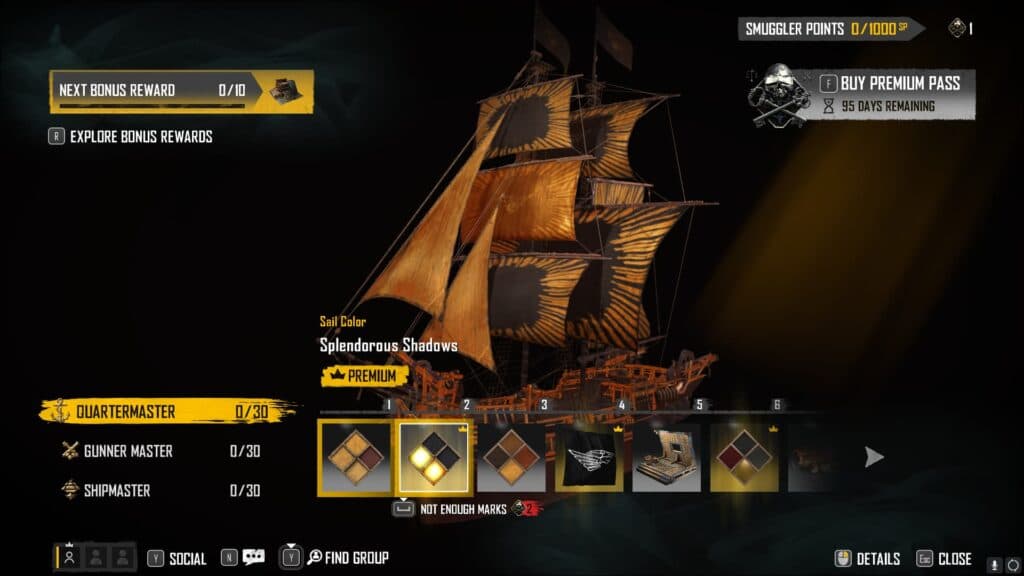Choose the first tier sail color reward
Image resolution: width=1024 pixels, height=576 pixels.
pos(355,456)
